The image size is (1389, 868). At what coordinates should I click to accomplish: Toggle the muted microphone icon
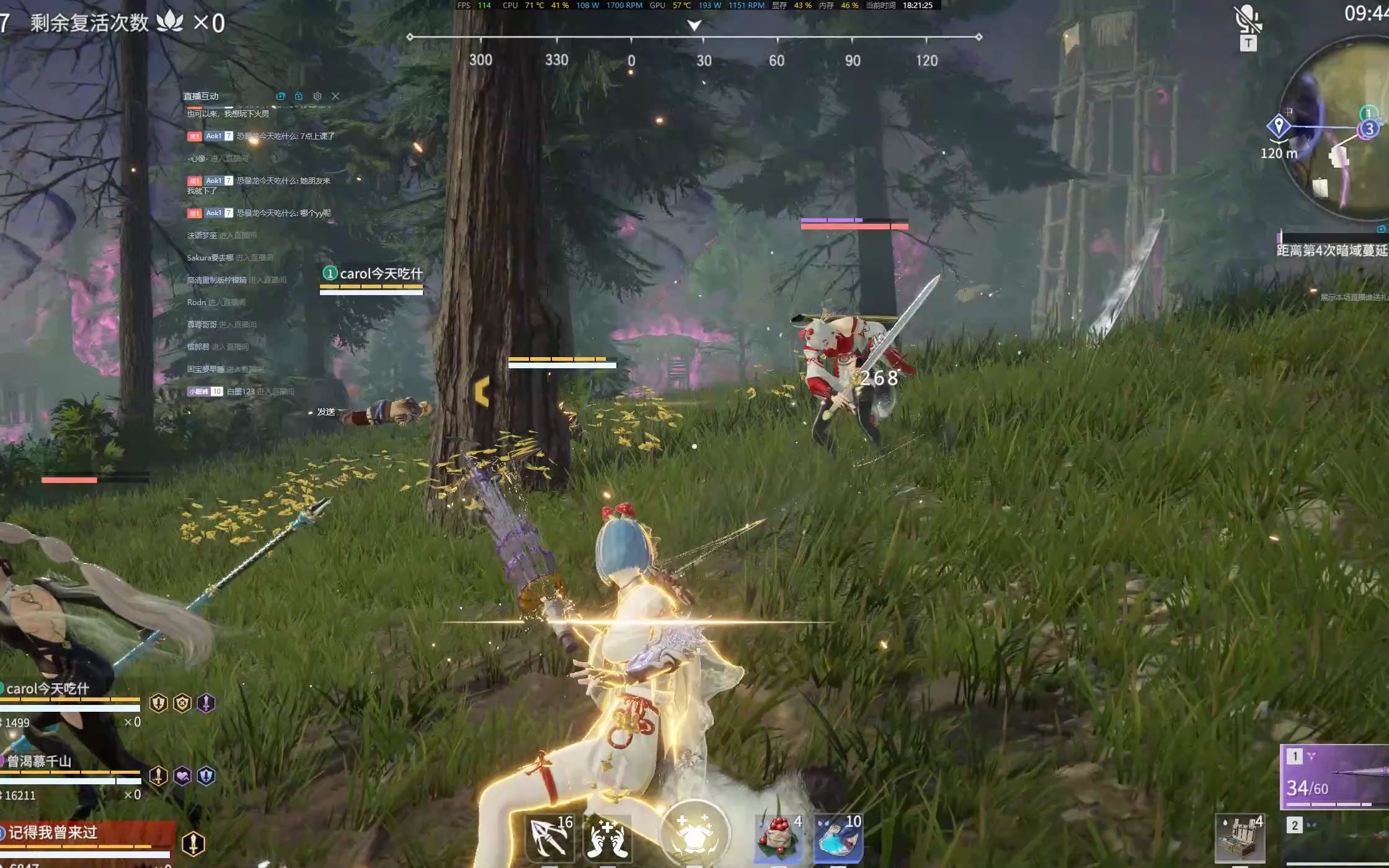(x=1247, y=20)
